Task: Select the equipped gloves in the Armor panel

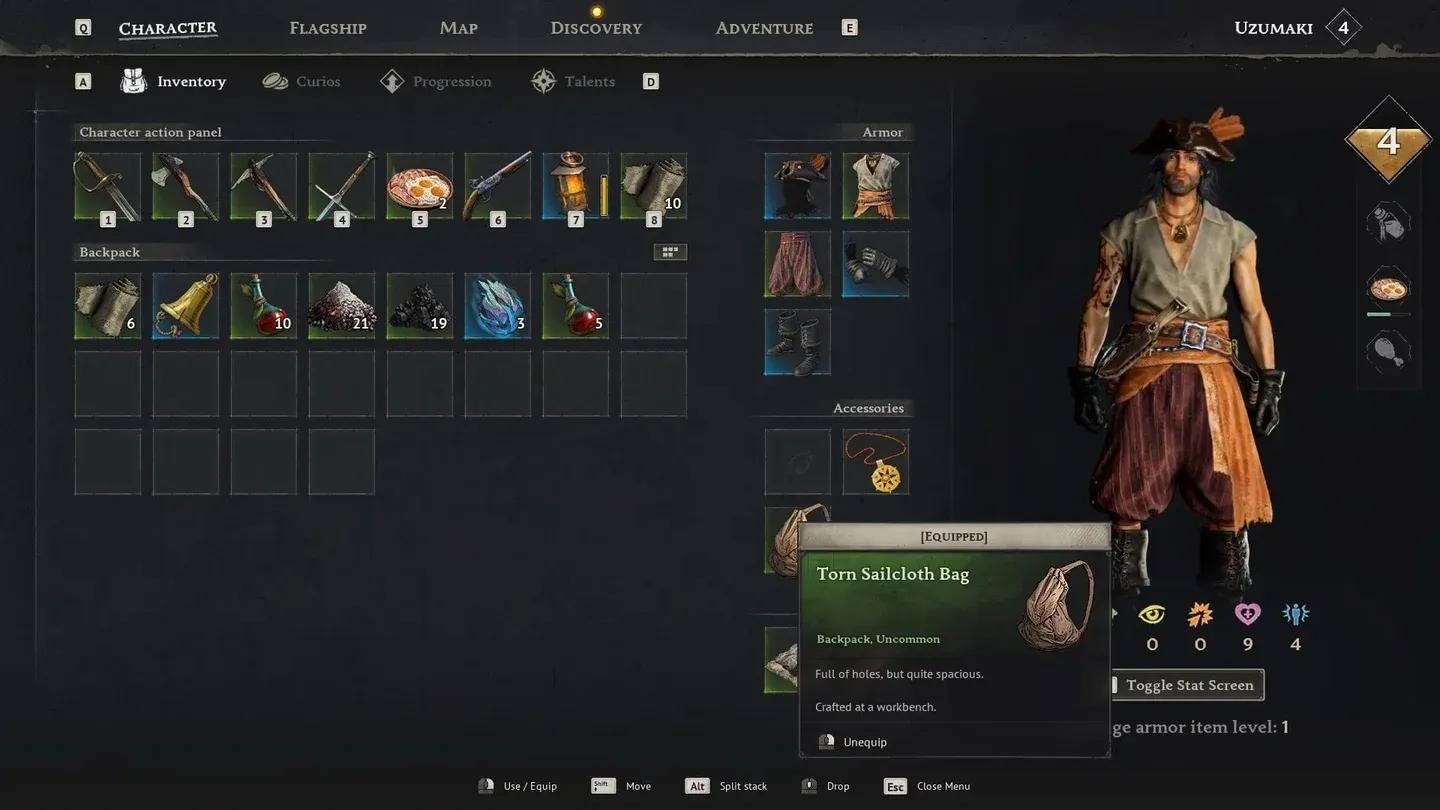Action: 876,263
